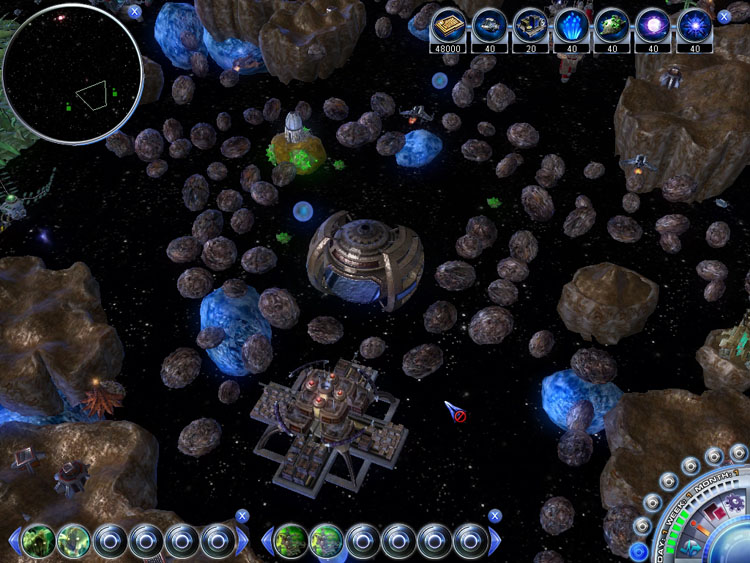Close the resource bar panel
This screenshot has width=750, height=563.
point(724,17)
